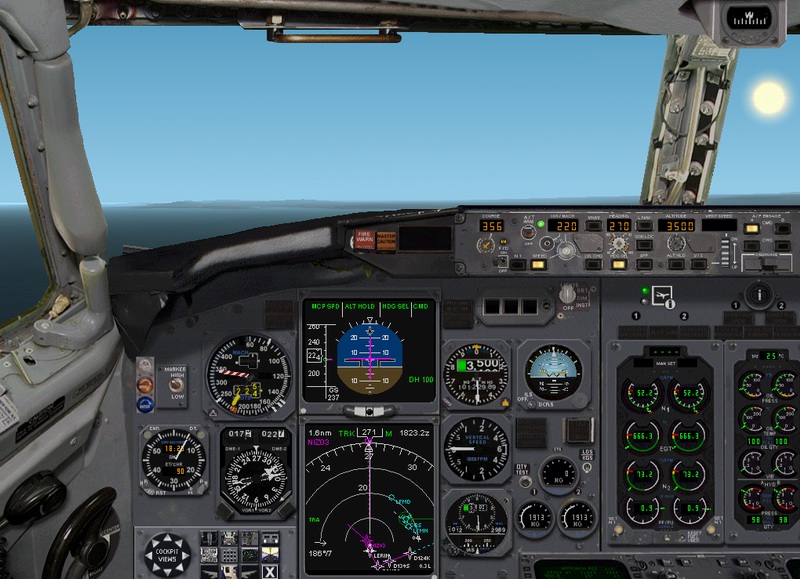The width and height of the screenshot is (800, 579).
Task: Flip the A/T ARM switch
Action: point(526,232)
